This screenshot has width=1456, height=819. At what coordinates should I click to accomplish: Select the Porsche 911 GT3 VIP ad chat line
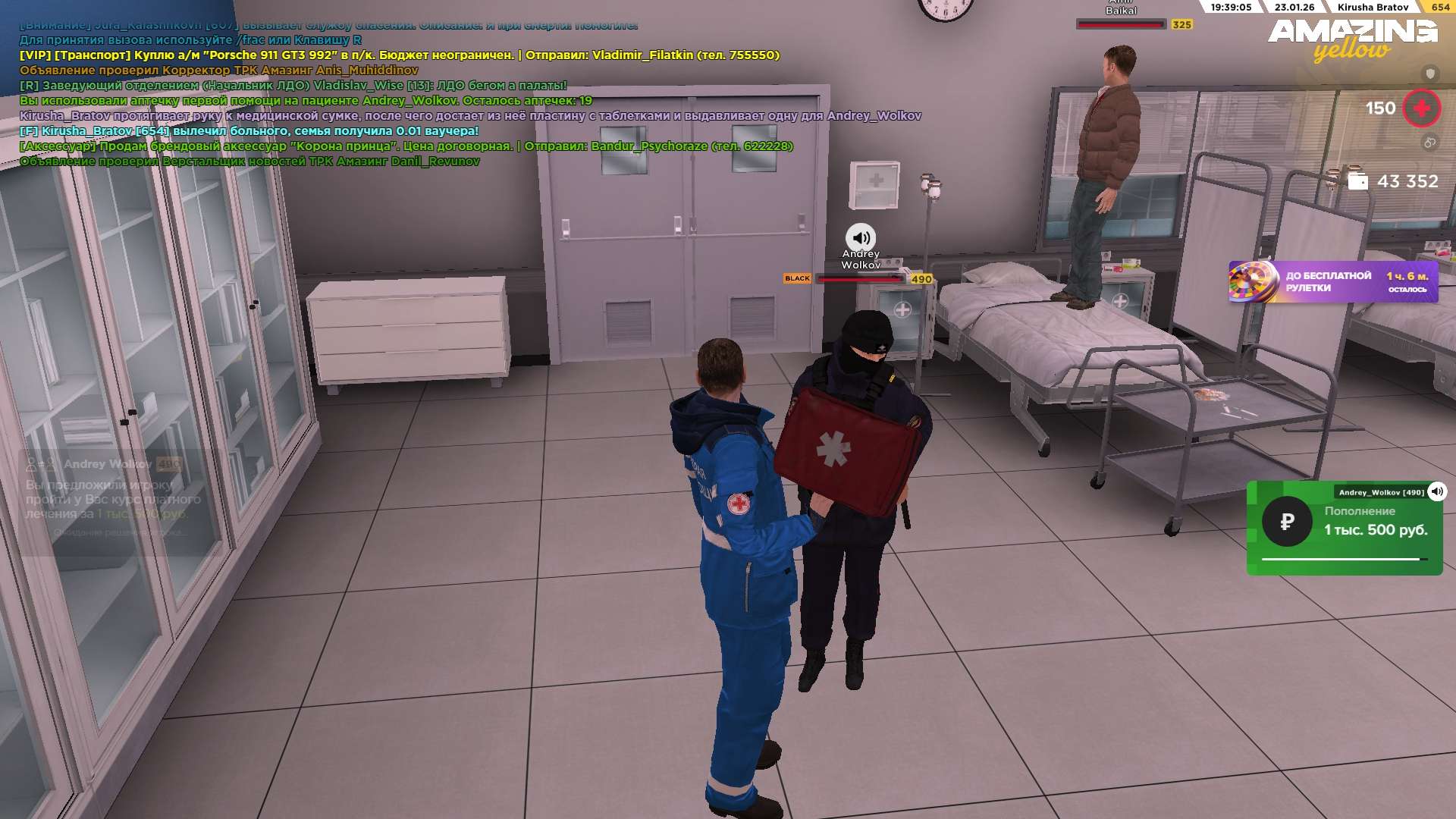[399, 55]
